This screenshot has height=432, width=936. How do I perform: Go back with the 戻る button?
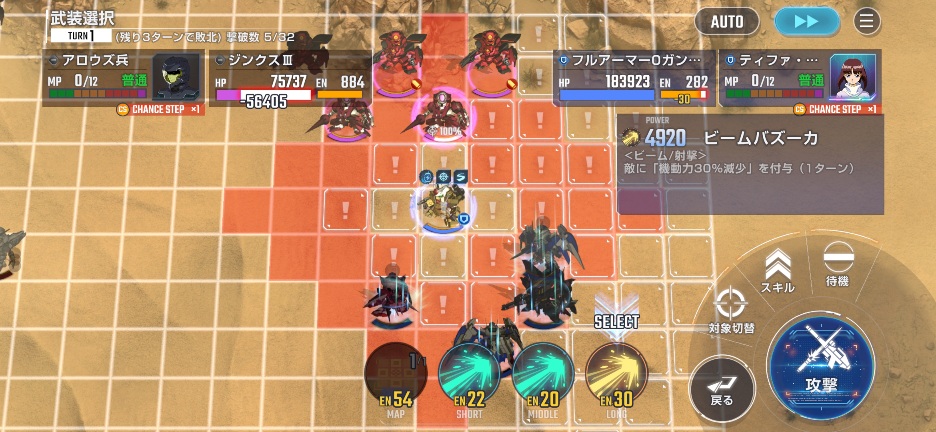pyautogui.click(x=722, y=384)
